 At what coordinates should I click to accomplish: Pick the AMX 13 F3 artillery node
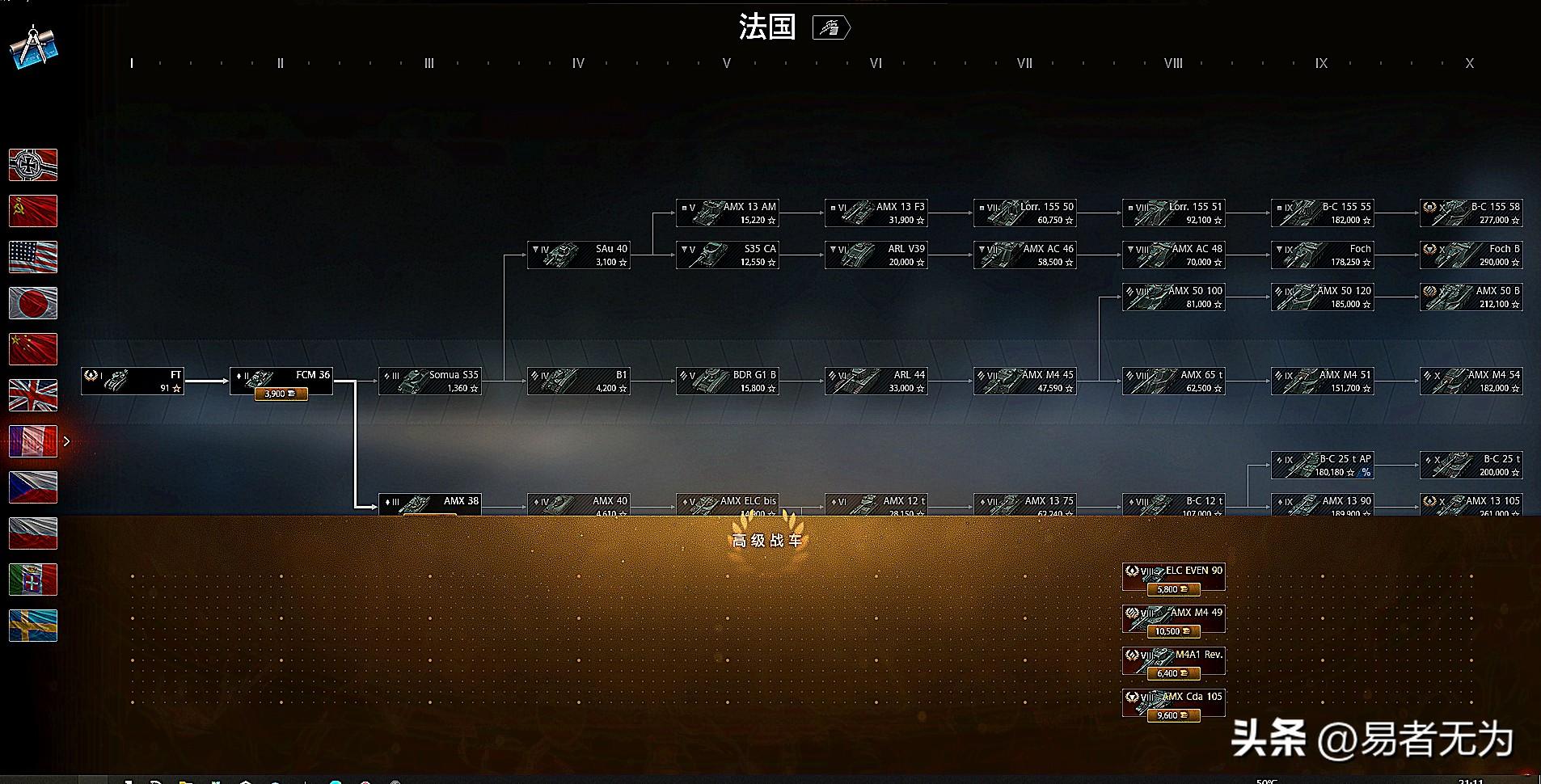coord(876,213)
